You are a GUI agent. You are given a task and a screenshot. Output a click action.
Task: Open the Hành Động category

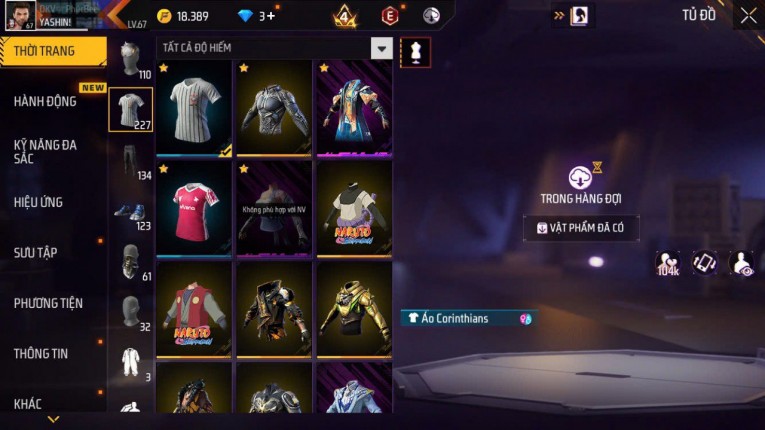point(45,101)
